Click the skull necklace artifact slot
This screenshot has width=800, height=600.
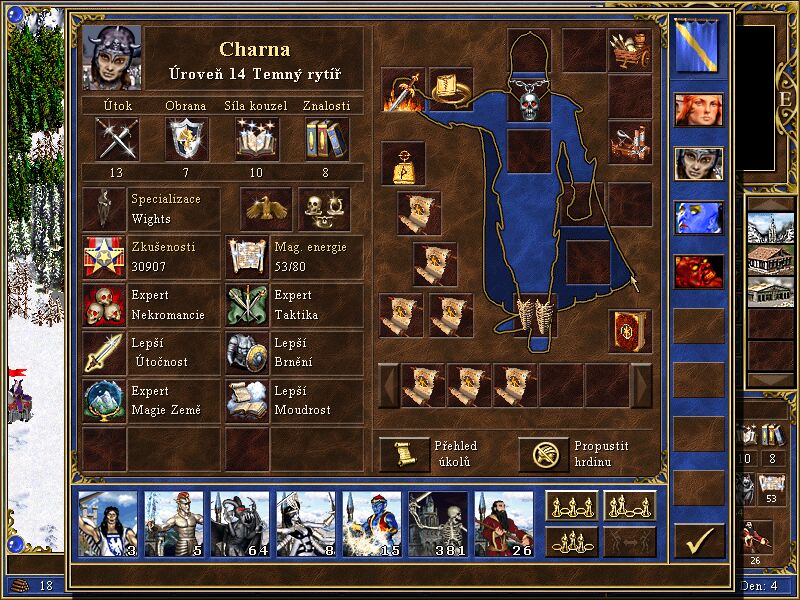[x=529, y=99]
